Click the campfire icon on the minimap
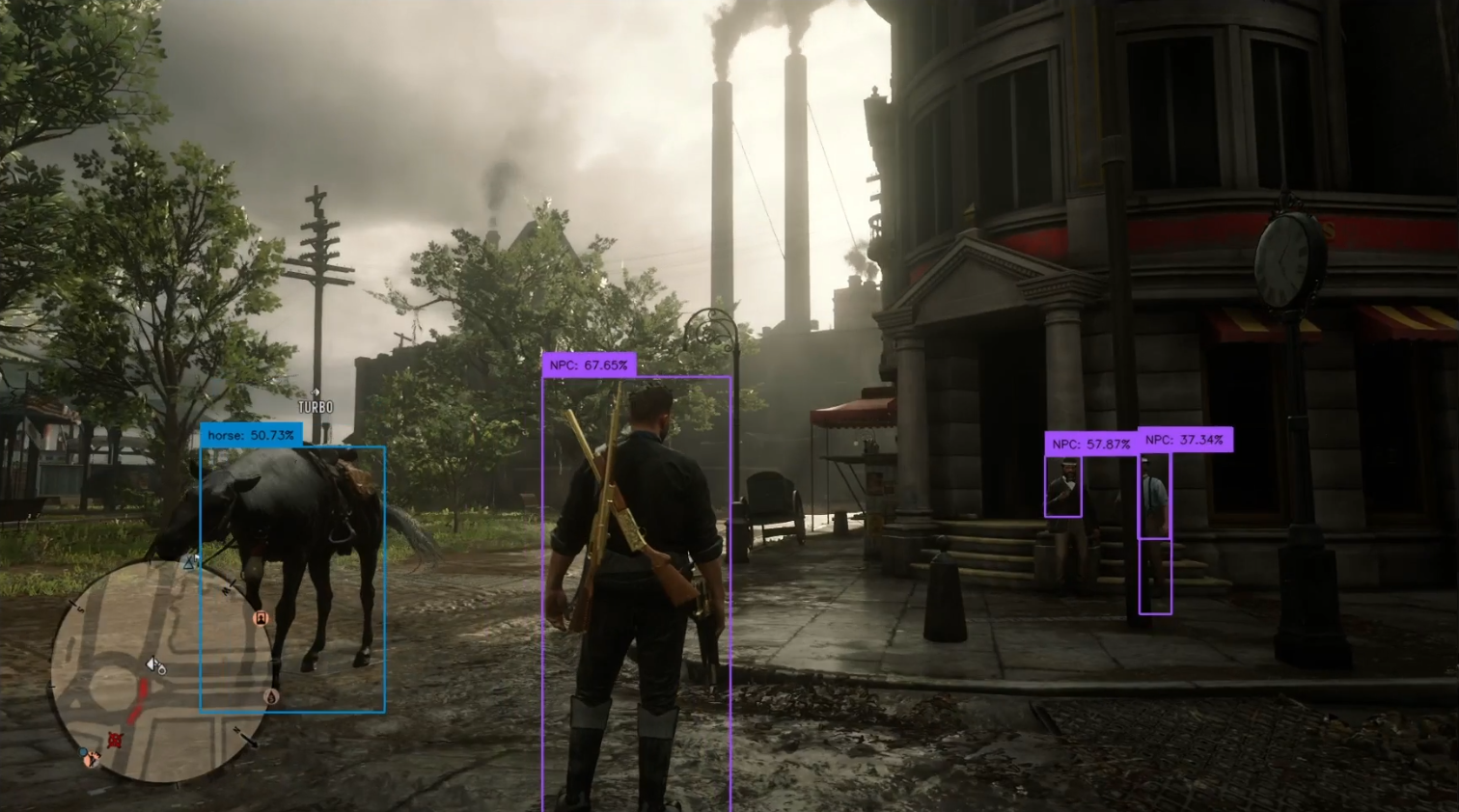The width and height of the screenshot is (1459, 812). coord(271,695)
